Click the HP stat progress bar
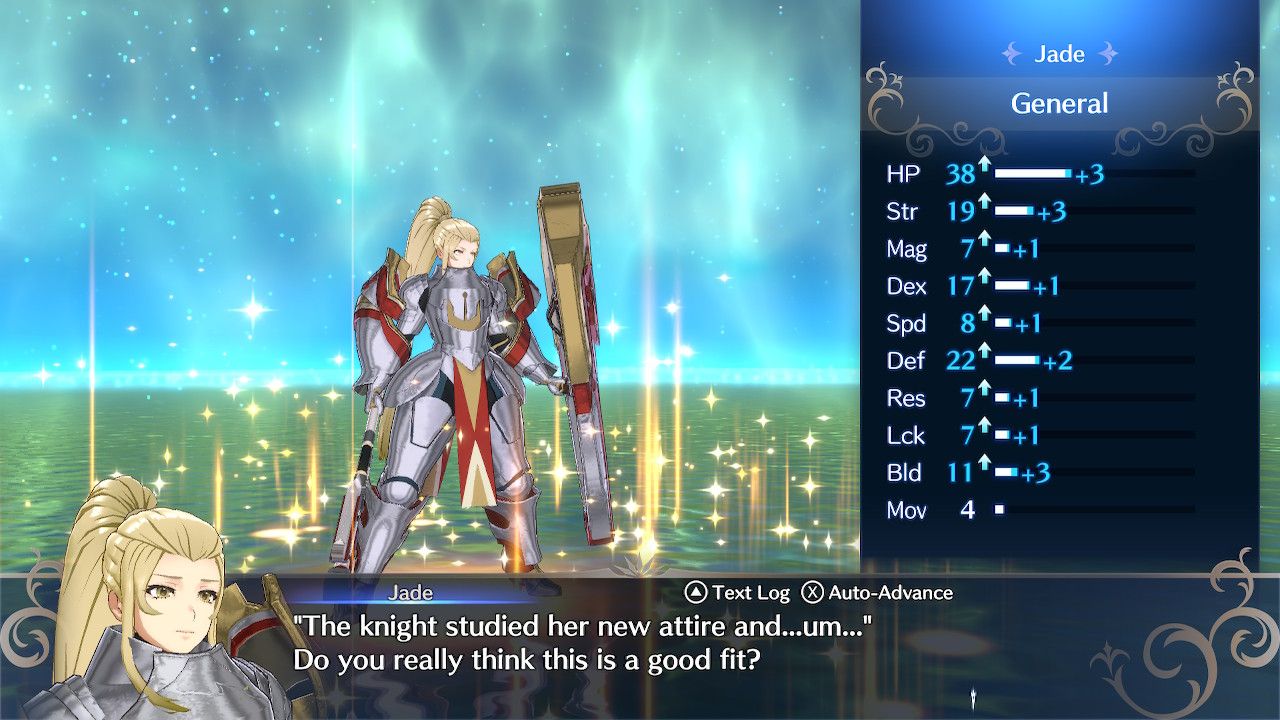1280x720 pixels. 1030,174
